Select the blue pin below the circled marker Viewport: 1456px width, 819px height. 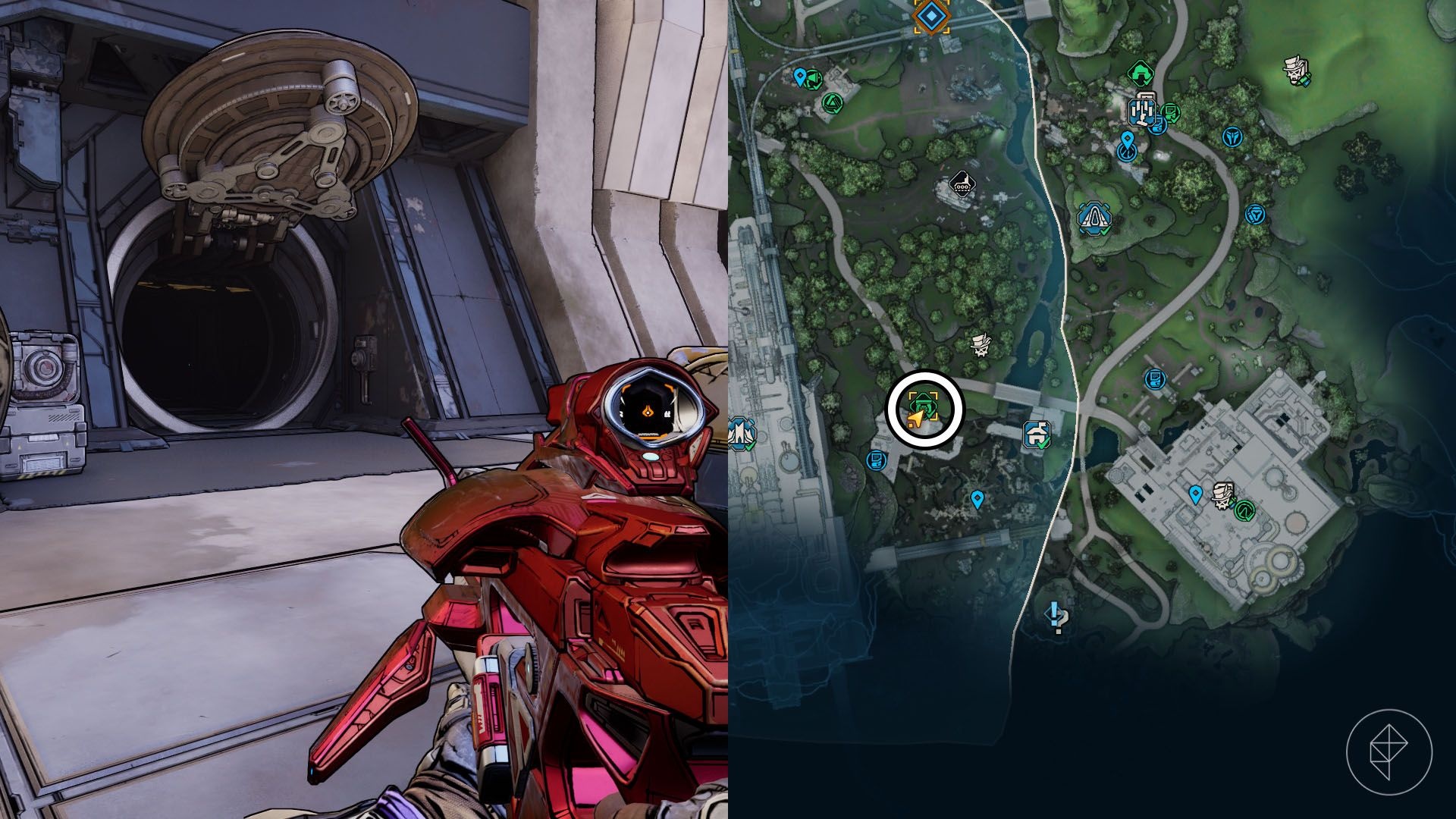click(977, 499)
